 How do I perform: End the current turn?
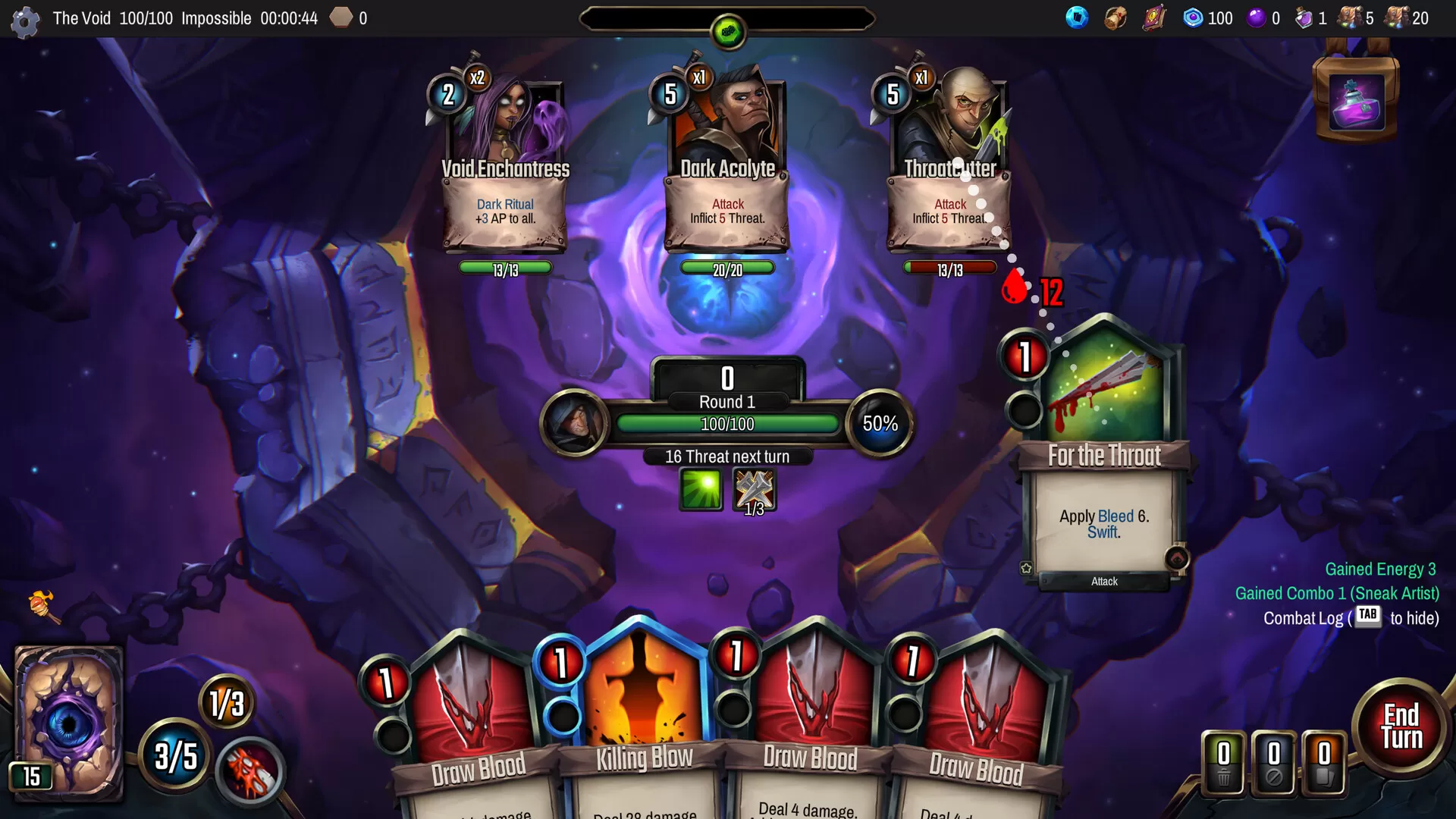click(1401, 726)
